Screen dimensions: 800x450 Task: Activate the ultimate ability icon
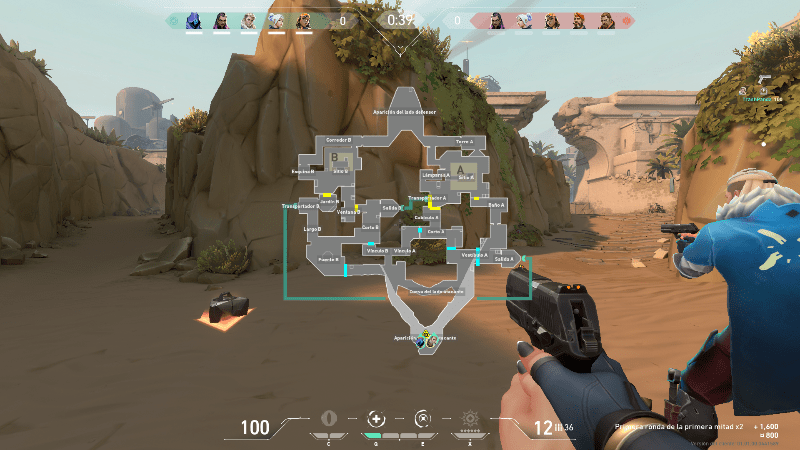469,418
